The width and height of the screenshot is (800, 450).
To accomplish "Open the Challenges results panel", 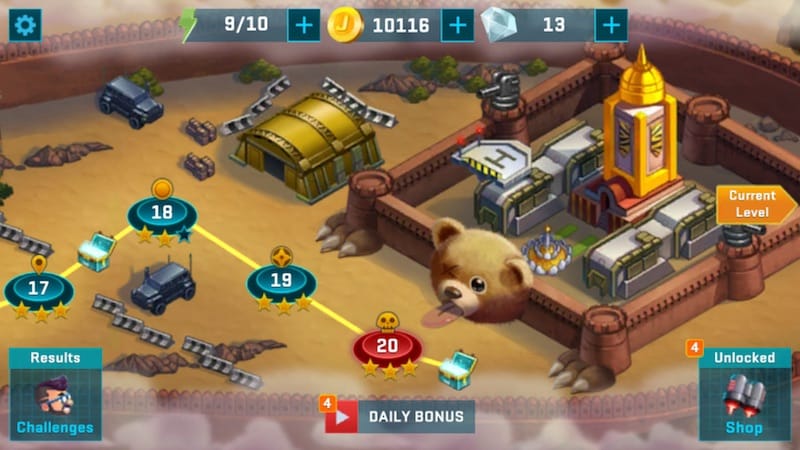I will 55,395.
